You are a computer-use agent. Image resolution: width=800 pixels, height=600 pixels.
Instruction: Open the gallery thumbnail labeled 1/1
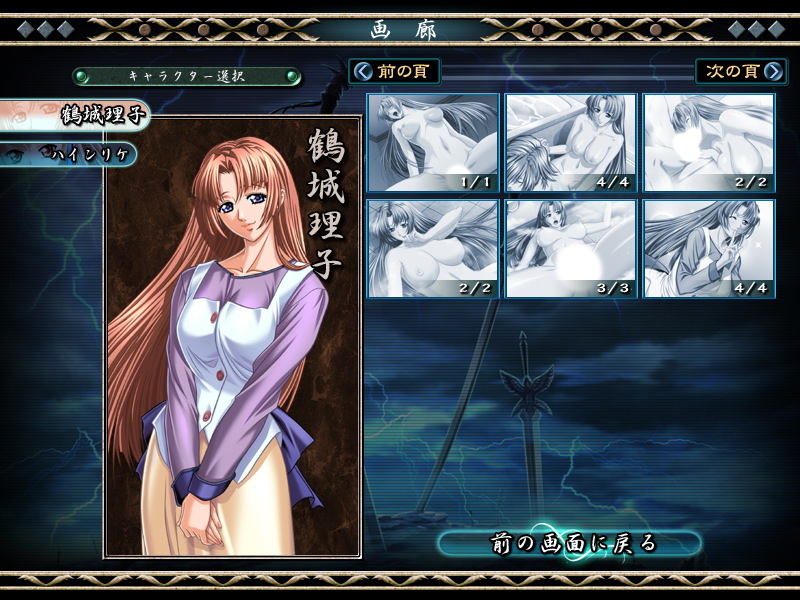(x=433, y=143)
